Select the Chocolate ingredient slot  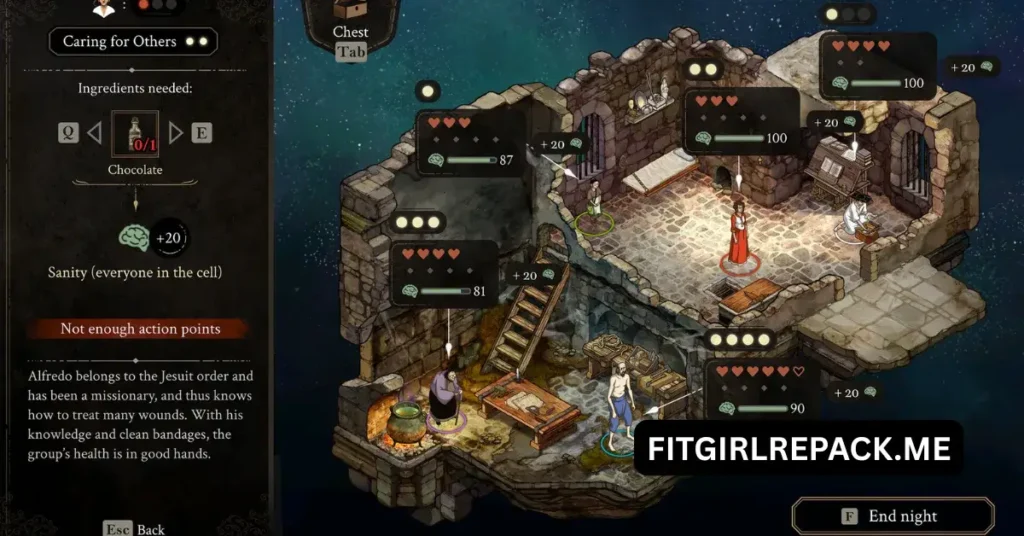tap(135, 134)
